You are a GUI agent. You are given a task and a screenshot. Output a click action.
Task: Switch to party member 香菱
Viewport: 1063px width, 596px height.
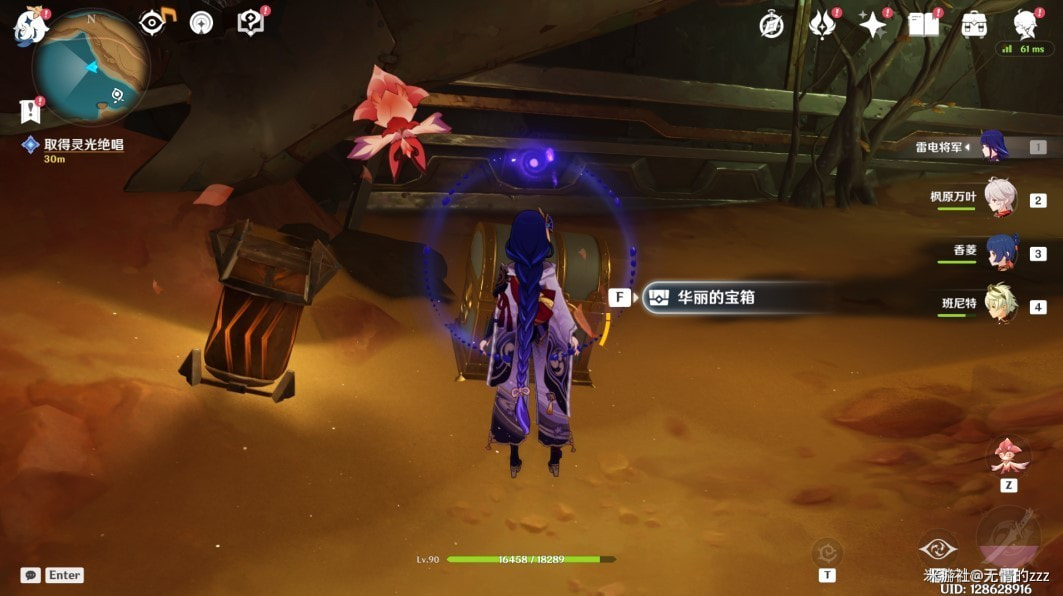pos(999,252)
